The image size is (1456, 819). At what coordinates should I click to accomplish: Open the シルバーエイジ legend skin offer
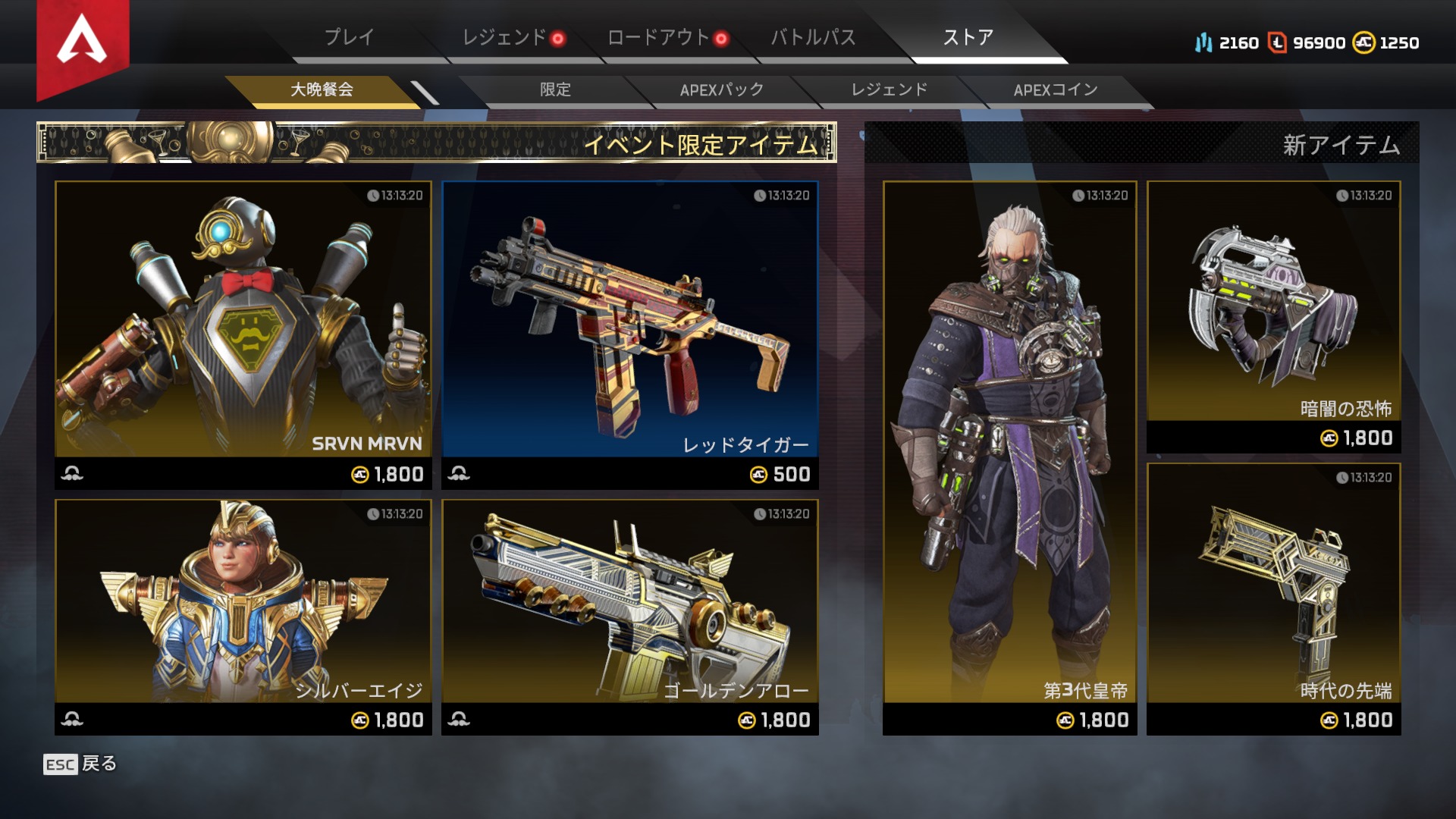point(243,616)
